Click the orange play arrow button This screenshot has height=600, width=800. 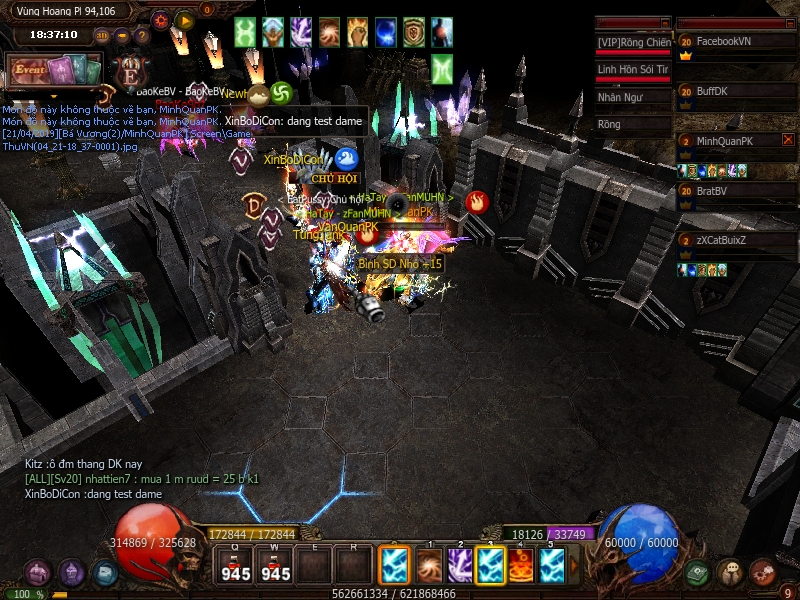[x=184, y=20]
